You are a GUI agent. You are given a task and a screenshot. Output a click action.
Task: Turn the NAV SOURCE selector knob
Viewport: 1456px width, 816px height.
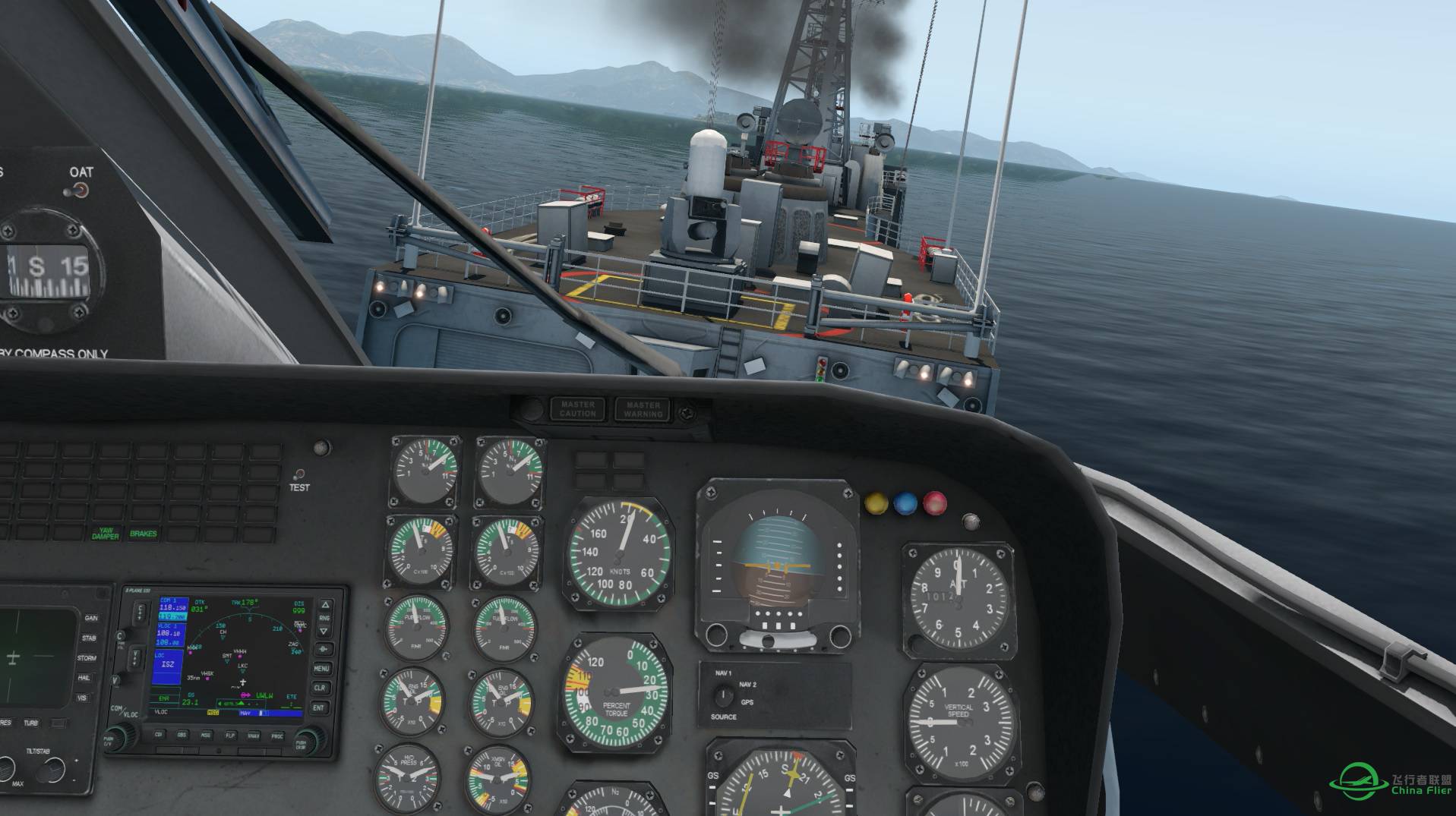tap(723, 695)
